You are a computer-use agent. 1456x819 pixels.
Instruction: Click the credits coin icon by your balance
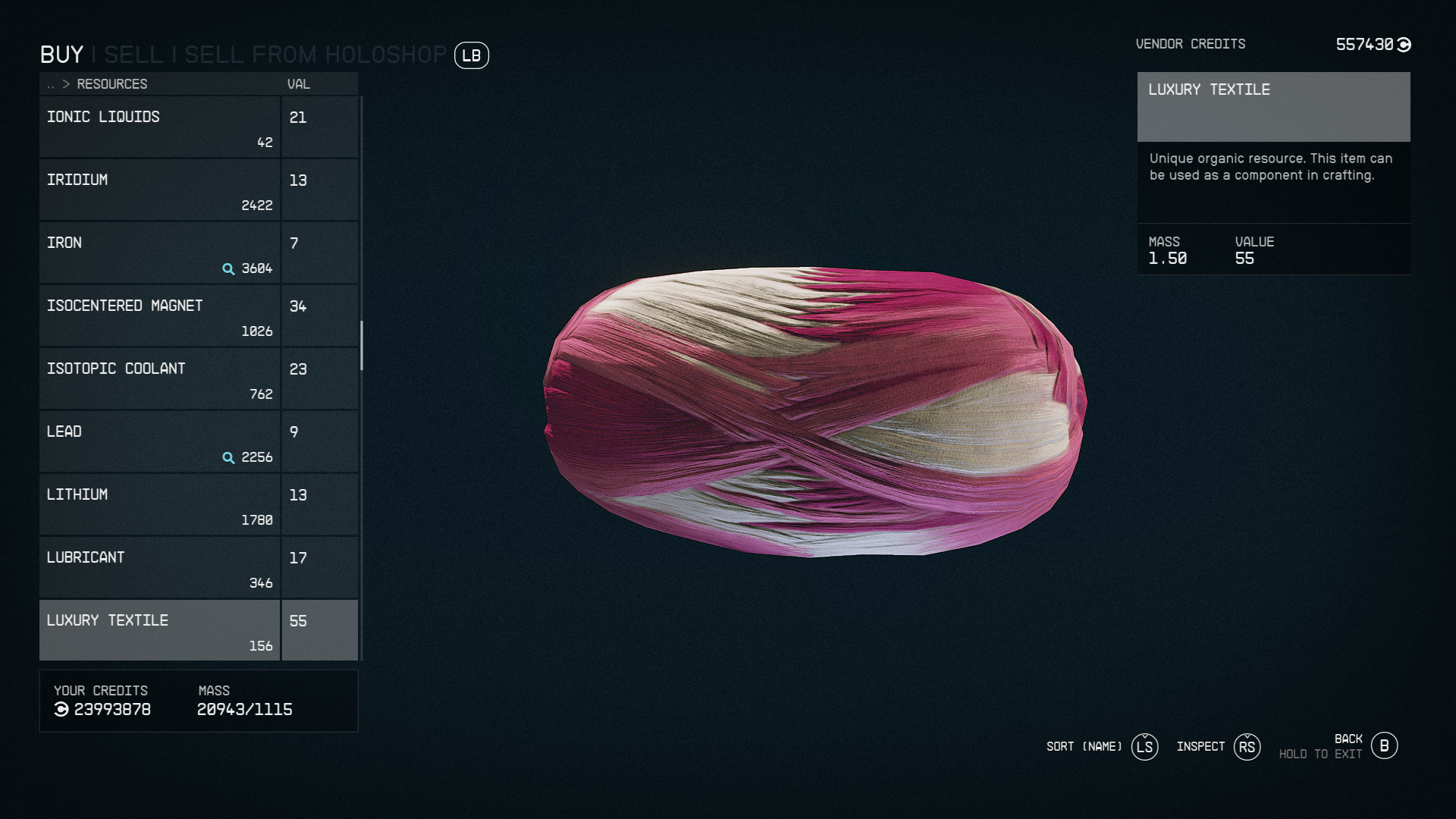pyautogui.click(x=60, y=711)
